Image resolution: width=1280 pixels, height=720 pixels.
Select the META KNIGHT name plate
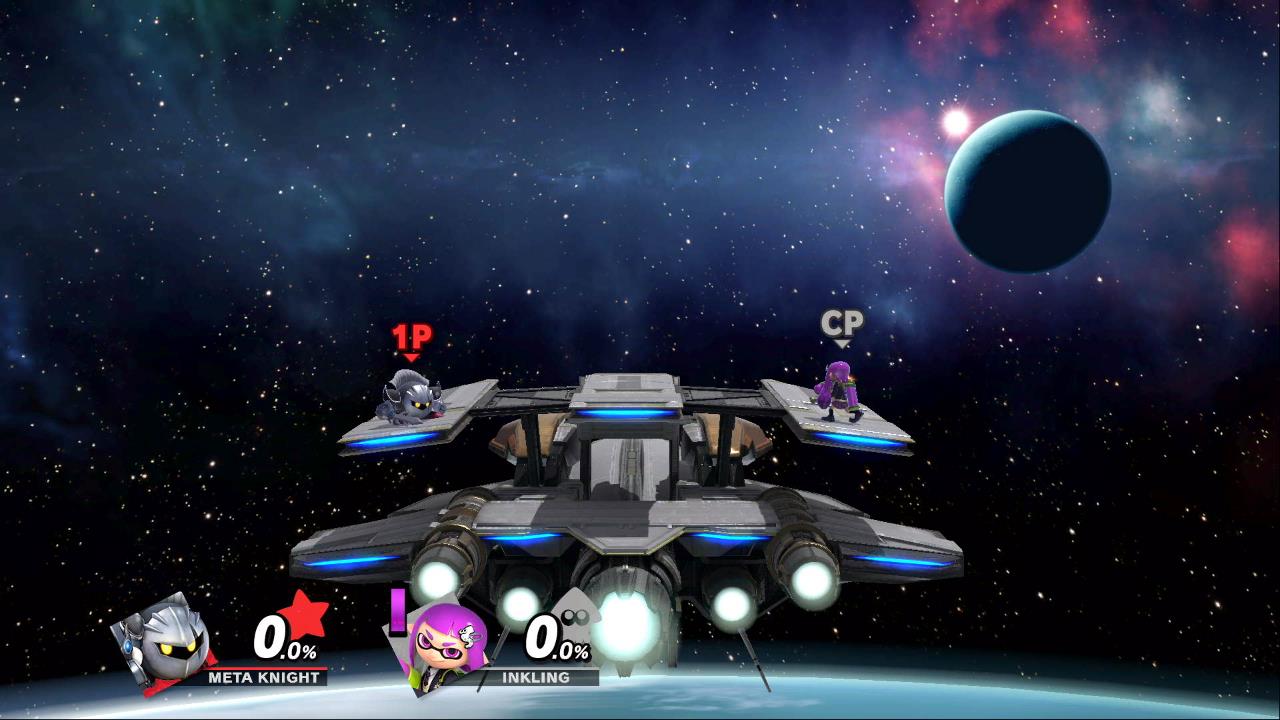(x=264, y=677)
